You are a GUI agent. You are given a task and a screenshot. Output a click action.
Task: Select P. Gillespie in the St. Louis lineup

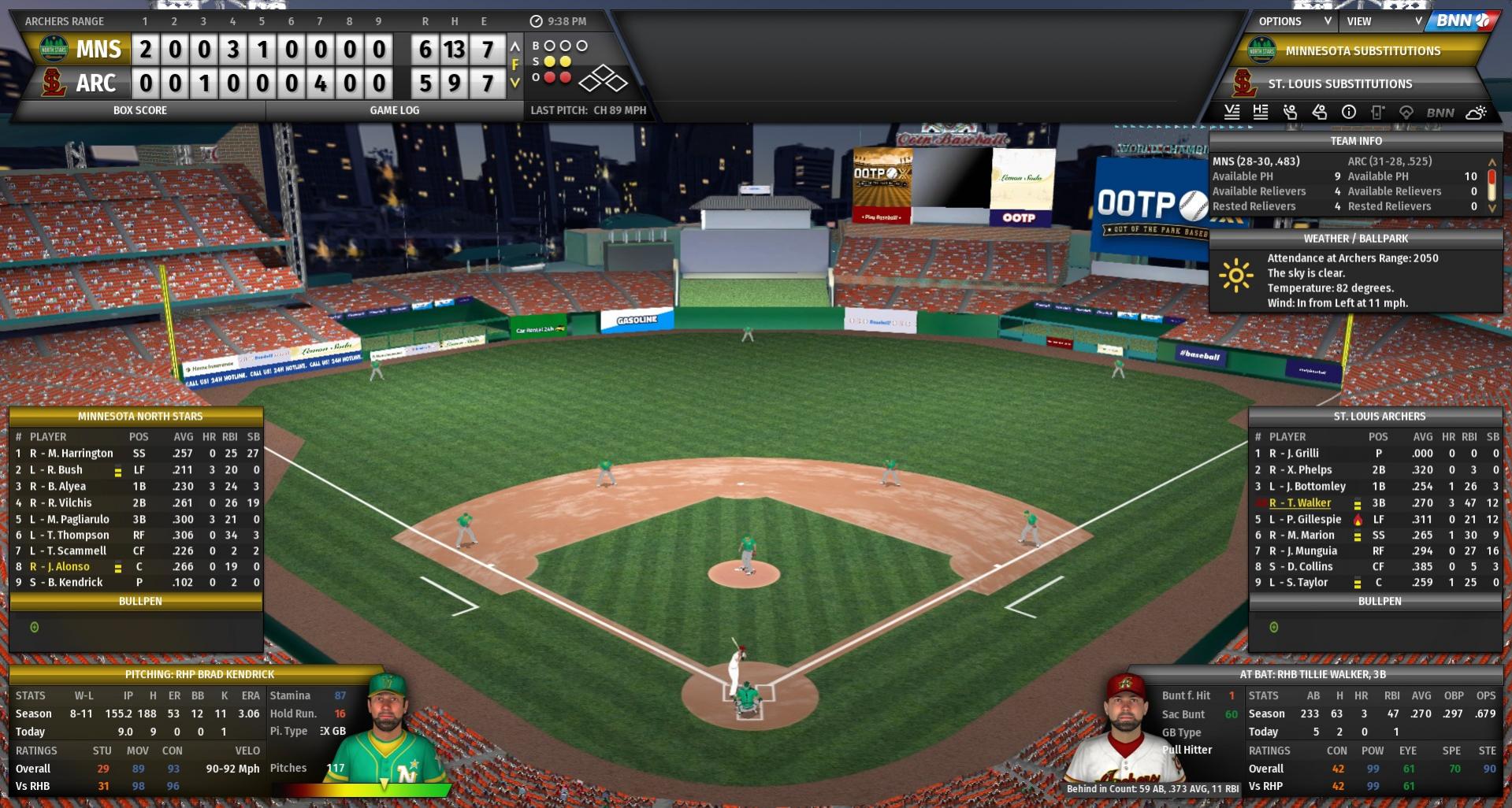click(x=1313, y=519)
